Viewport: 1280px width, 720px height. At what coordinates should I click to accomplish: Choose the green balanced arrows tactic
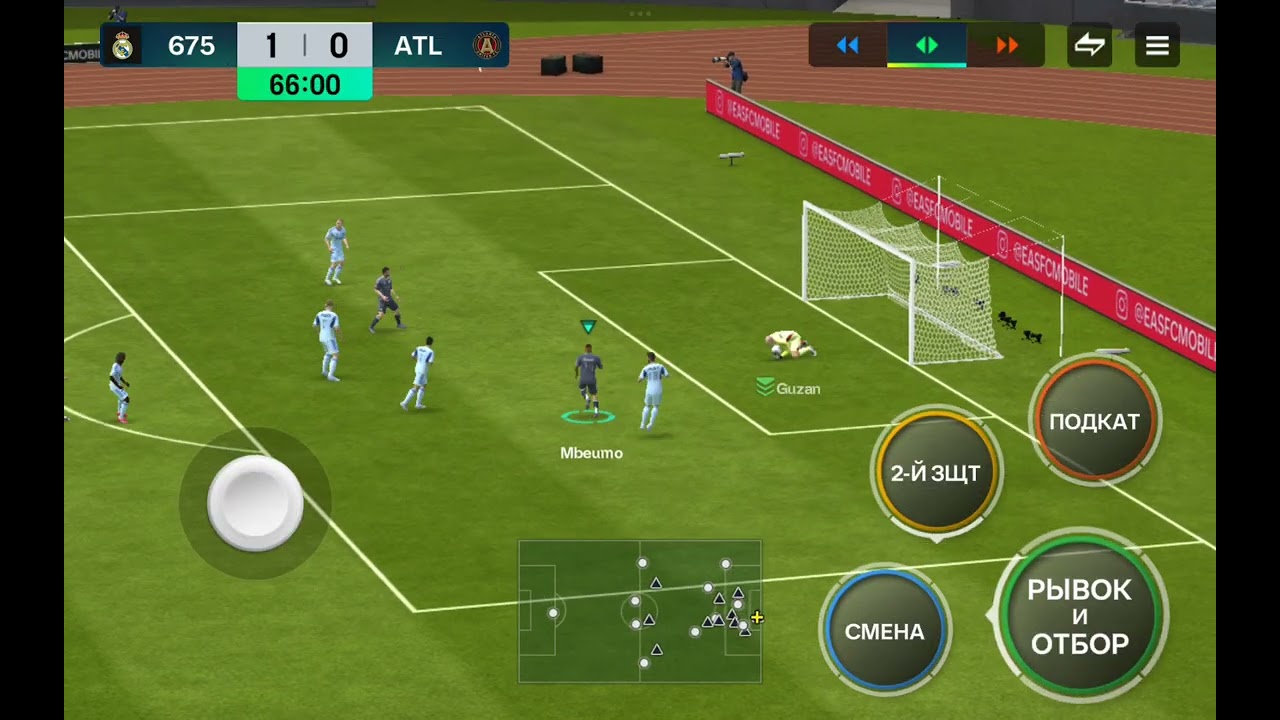tap(927, 46)
